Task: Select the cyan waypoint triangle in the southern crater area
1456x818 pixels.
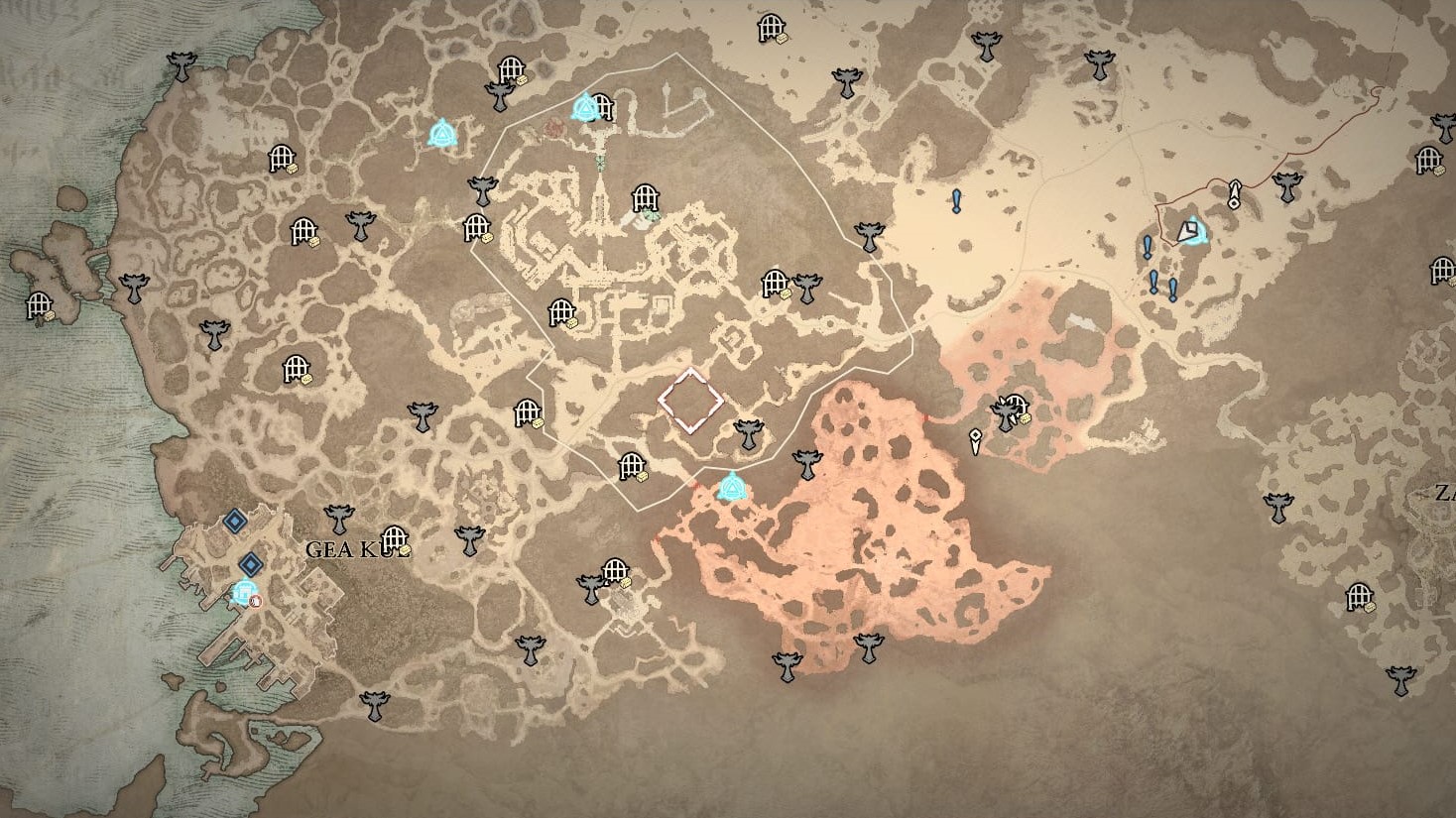Action: (x=732, y=488)
